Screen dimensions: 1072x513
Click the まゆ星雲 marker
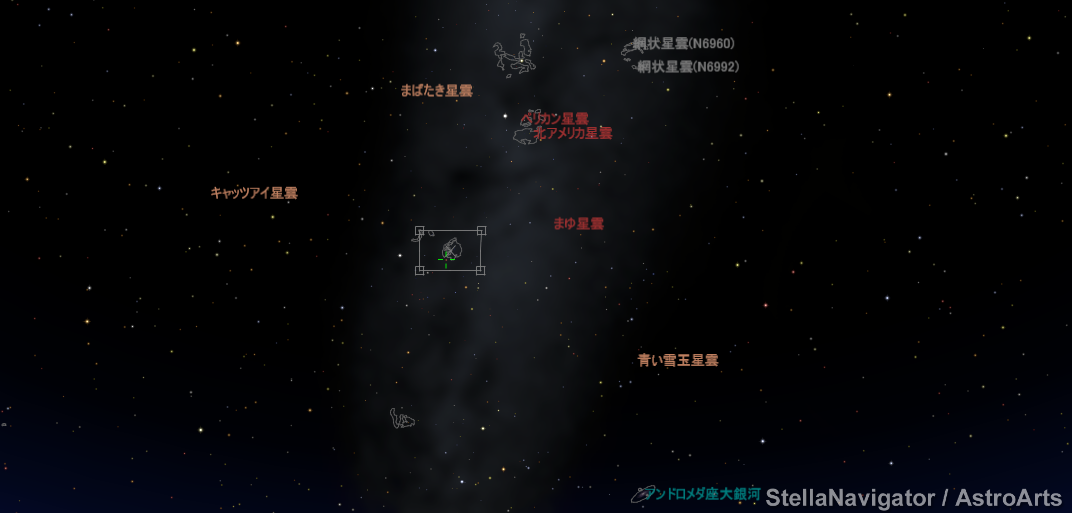pos(578,224)
